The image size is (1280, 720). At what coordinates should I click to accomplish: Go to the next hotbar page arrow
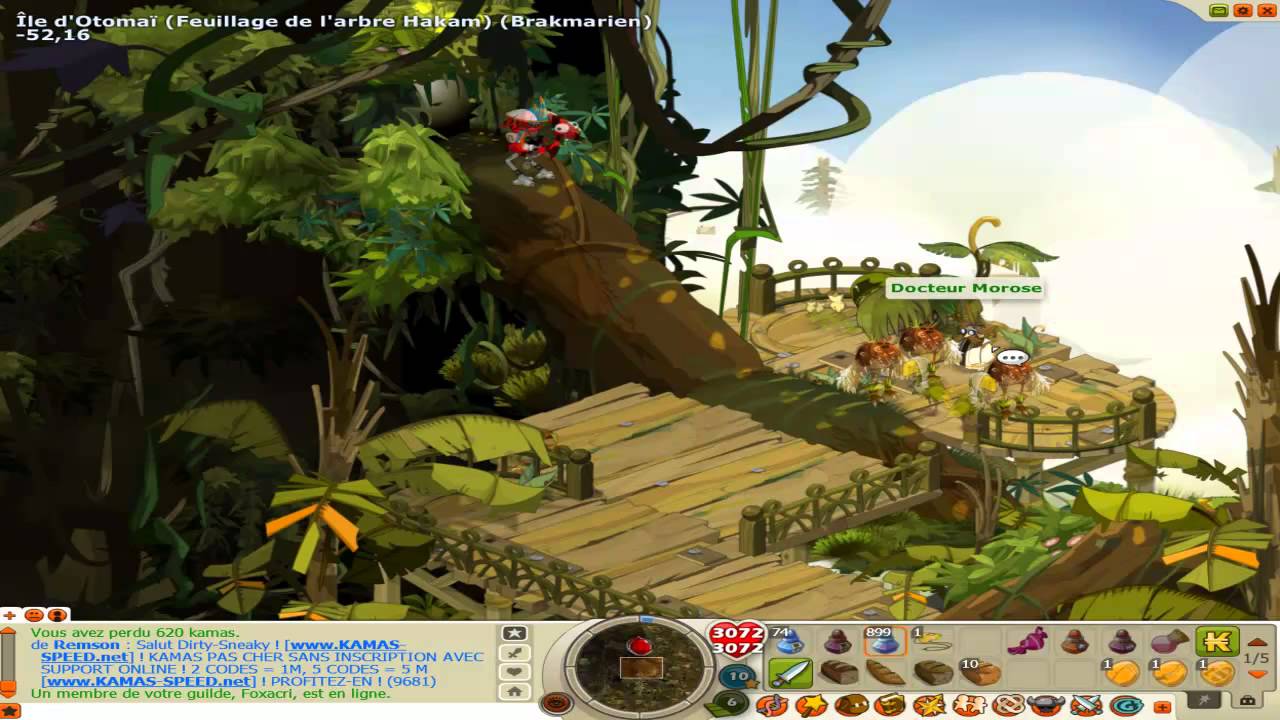[x=1258, y=675]
